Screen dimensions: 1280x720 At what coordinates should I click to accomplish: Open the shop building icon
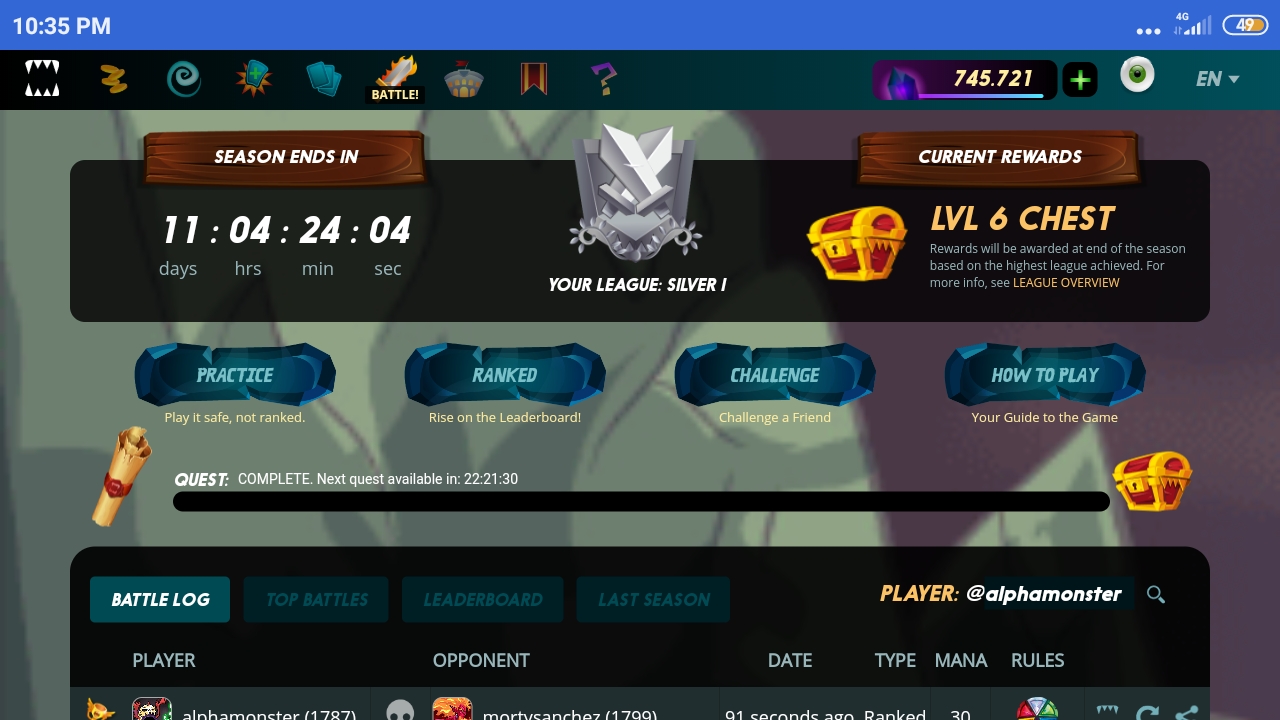tap(464, 79)
